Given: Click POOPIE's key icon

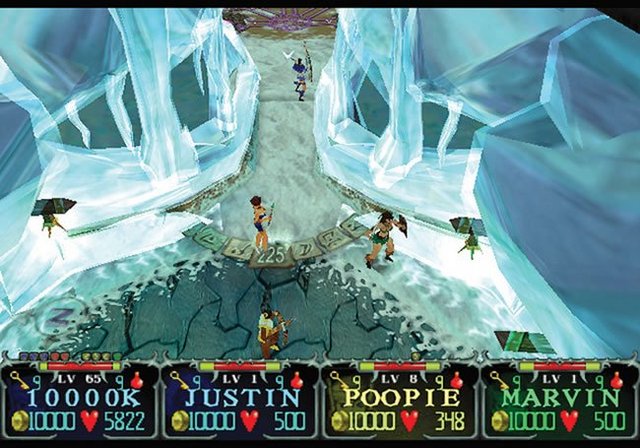Looking at the screenshot, I should click(339, 381).
